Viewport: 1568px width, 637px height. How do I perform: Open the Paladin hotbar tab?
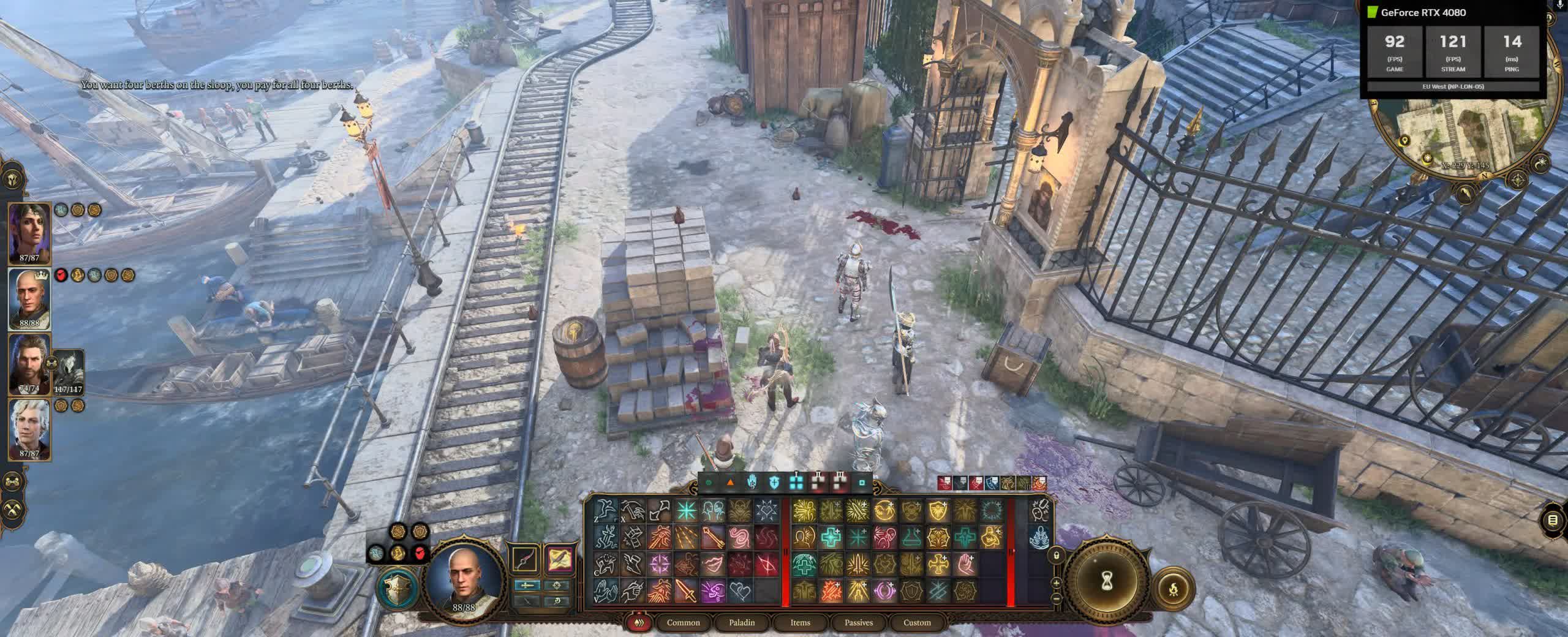741,622
